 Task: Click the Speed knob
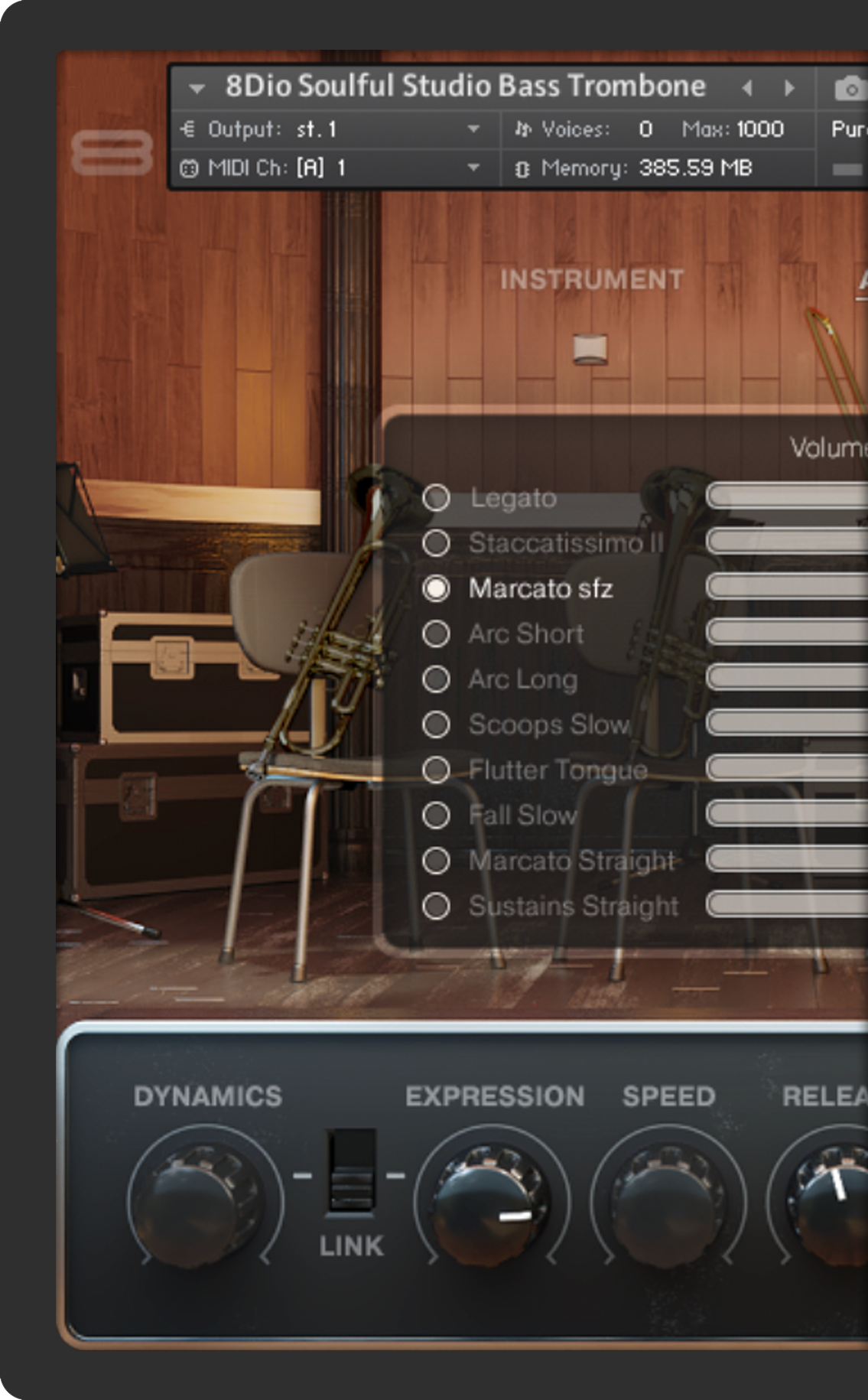point(668,1198)
